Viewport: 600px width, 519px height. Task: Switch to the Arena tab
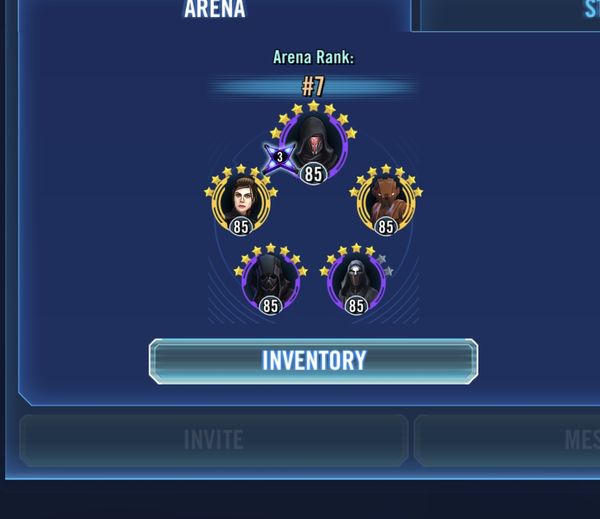(214, 12)
